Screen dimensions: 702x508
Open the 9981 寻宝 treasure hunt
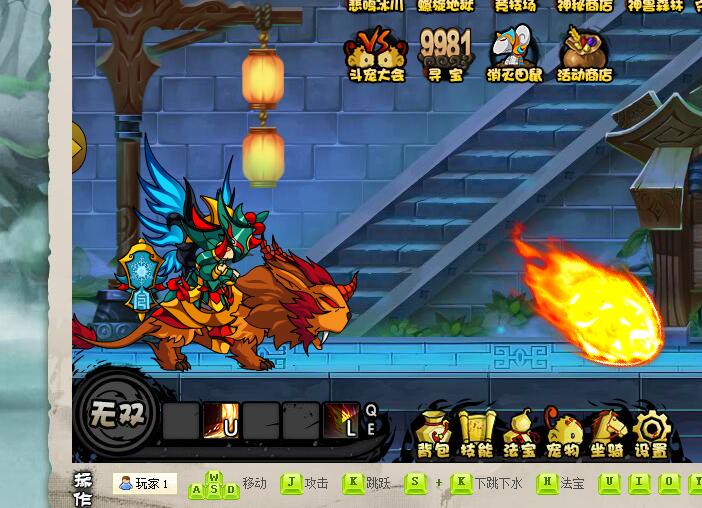pyautogui.click(x=445, y=54)
